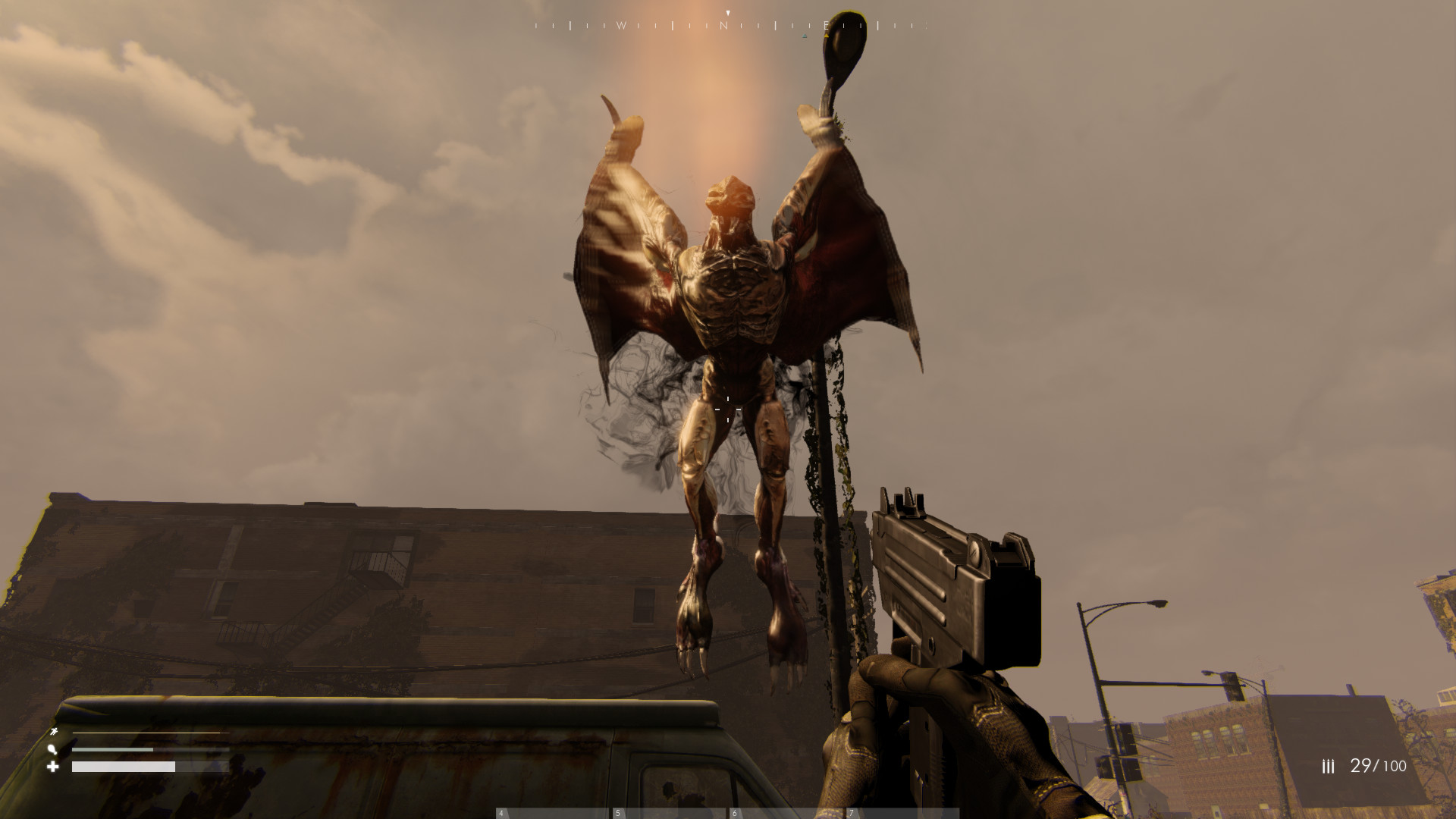Click the W marker on the compass

pos(623,24)
